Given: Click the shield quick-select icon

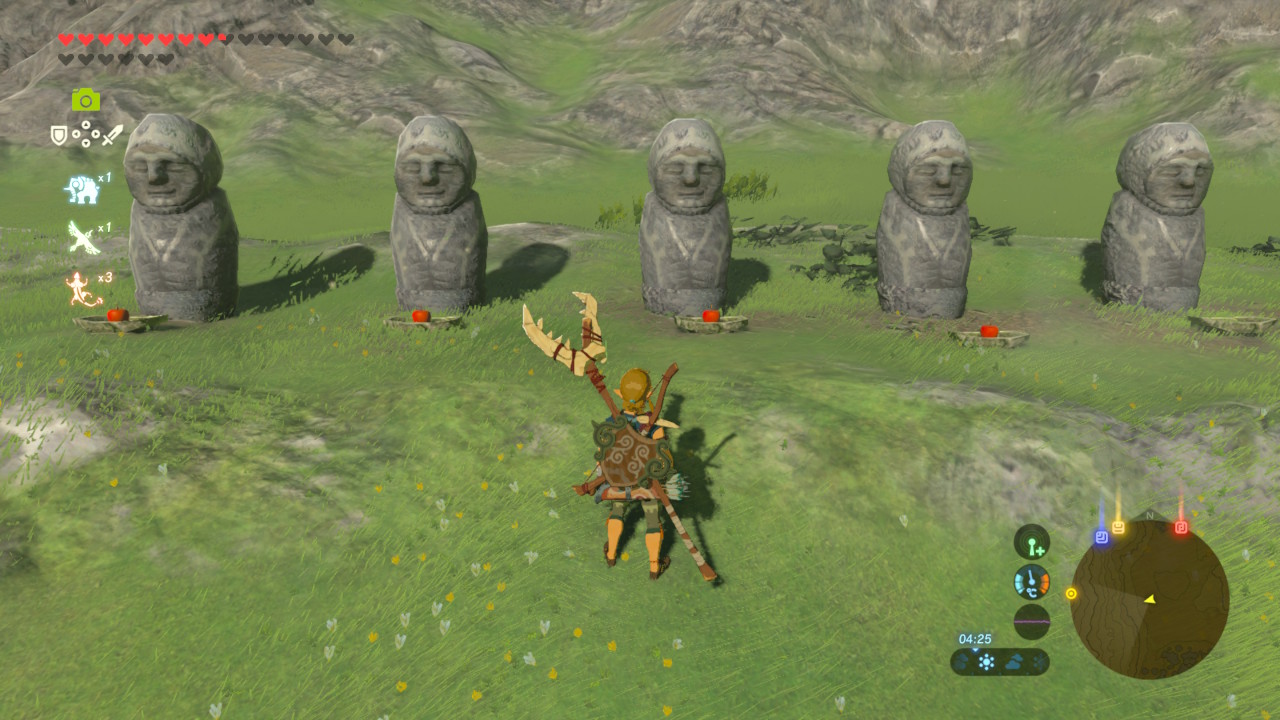Looking at the screenshot, I should [x=59, y=135].
